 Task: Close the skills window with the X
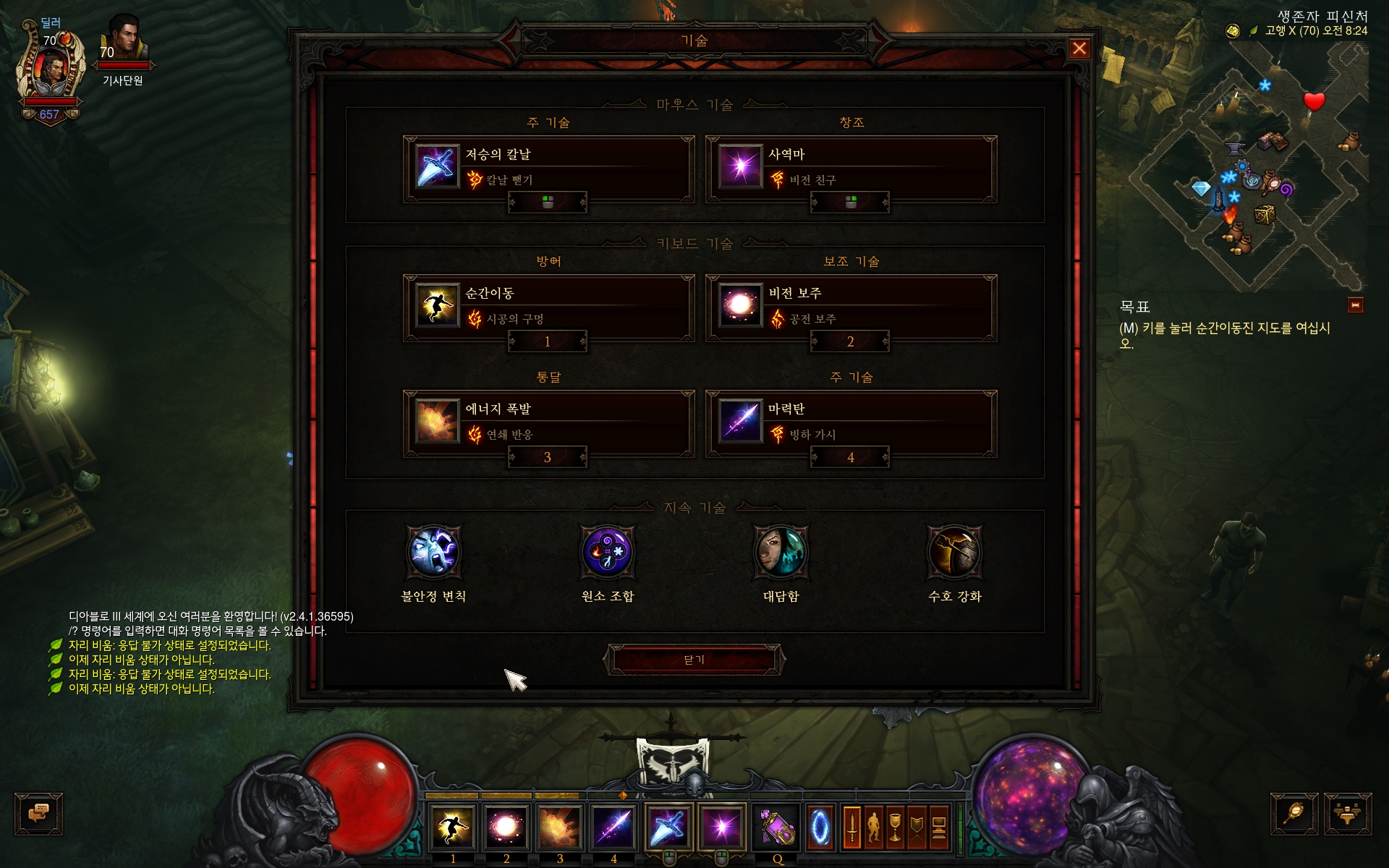pos(1079,48)
